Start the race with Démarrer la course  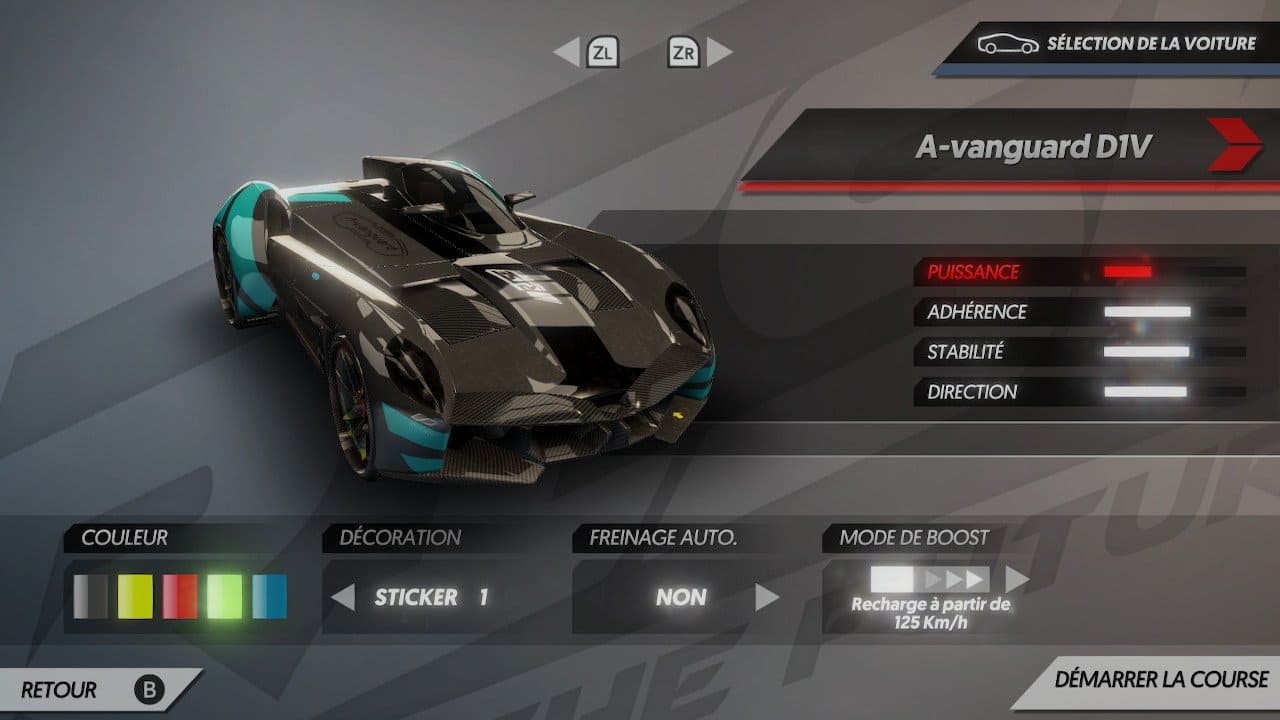coord(1160,680)
